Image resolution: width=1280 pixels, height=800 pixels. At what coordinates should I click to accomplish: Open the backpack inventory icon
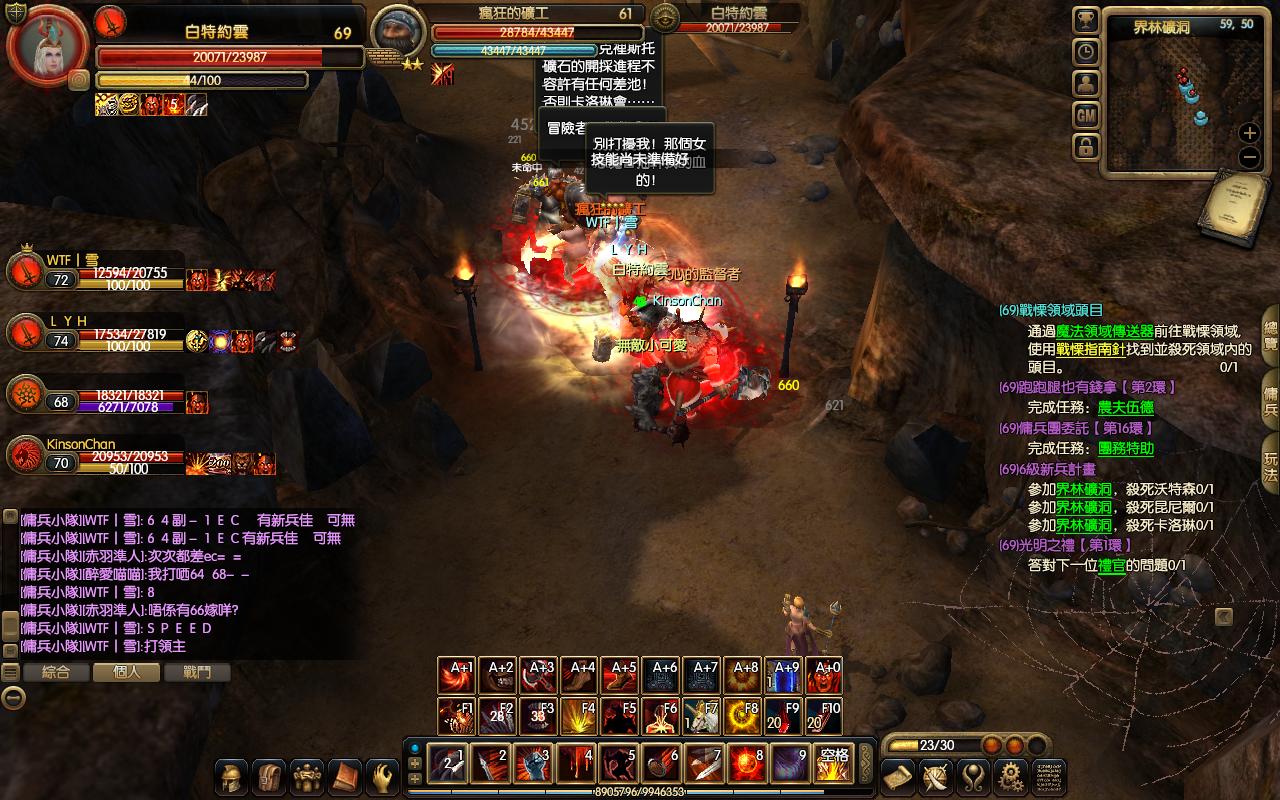tap(270, 777)
